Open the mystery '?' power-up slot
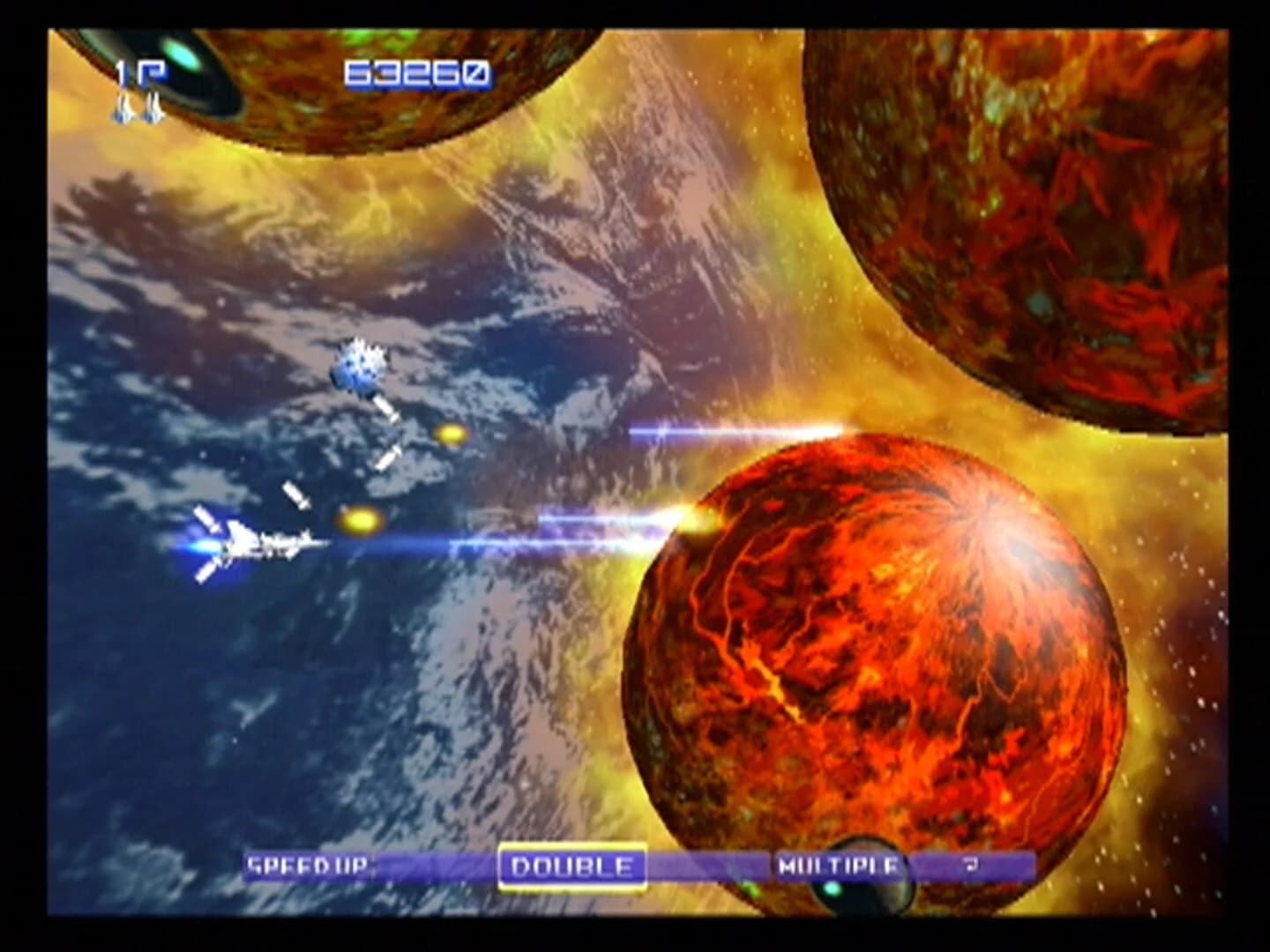The height and width of the screenshot is (952, 1270). pyautogui.click(x=970, y=867)
